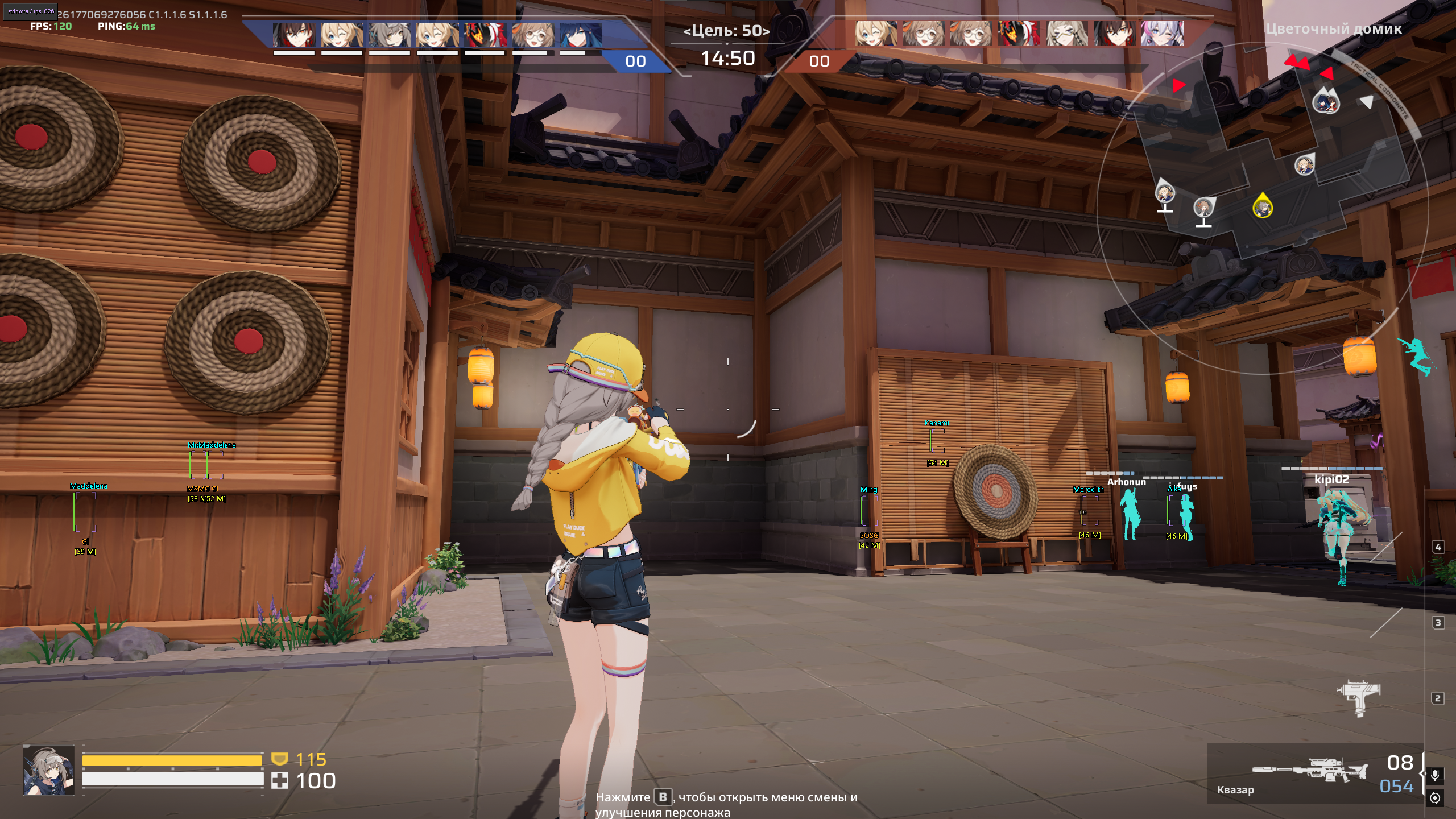Click the yellow player marker on the minimap
1456x819 pixels.
click(x=1262, y=206)
